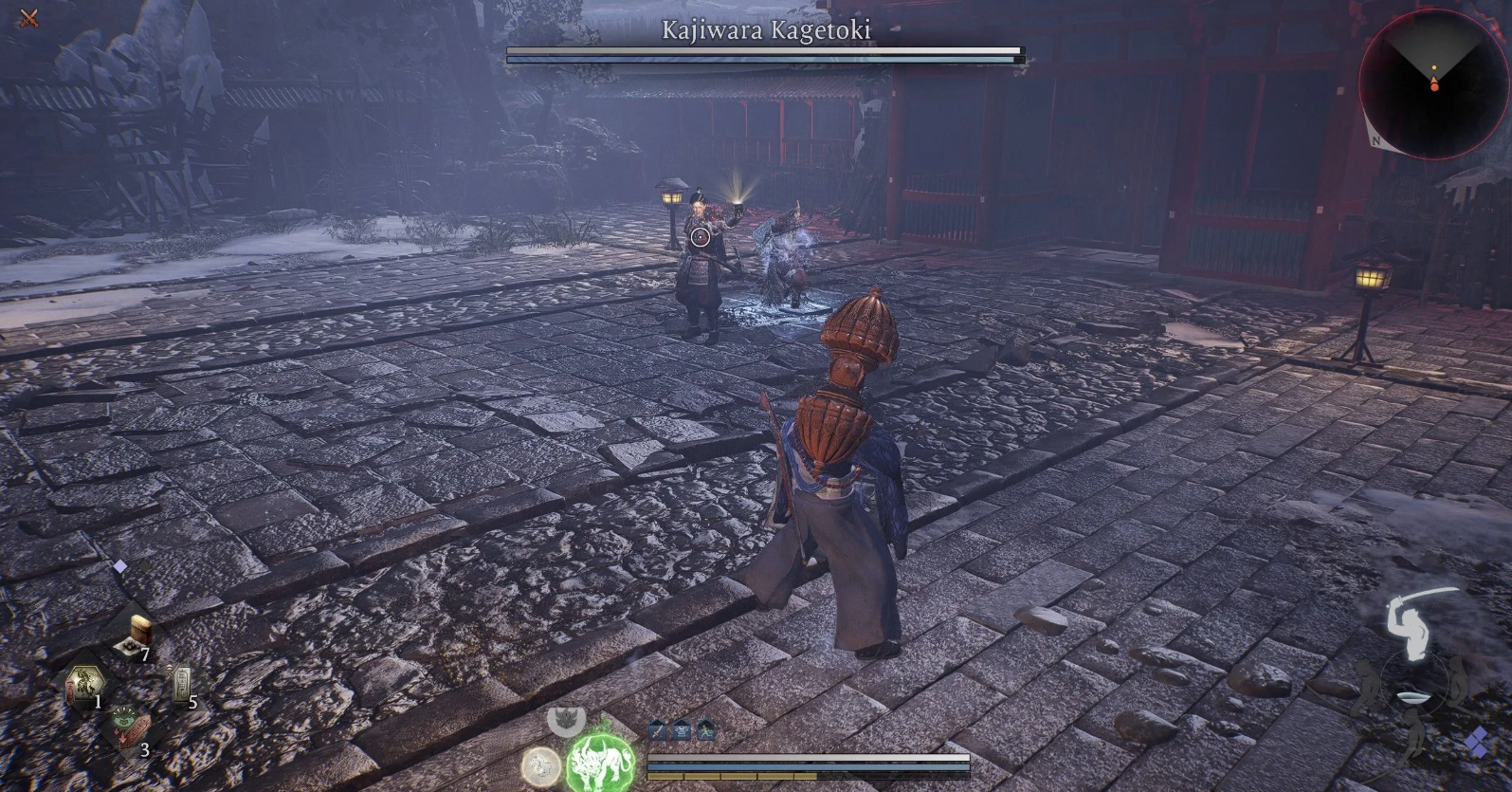Image resolution: width=1512 pixels, height=792 pixels.
Task: Use the green-and-red amulet item with count 3
Action: click(x=131, y=730)
